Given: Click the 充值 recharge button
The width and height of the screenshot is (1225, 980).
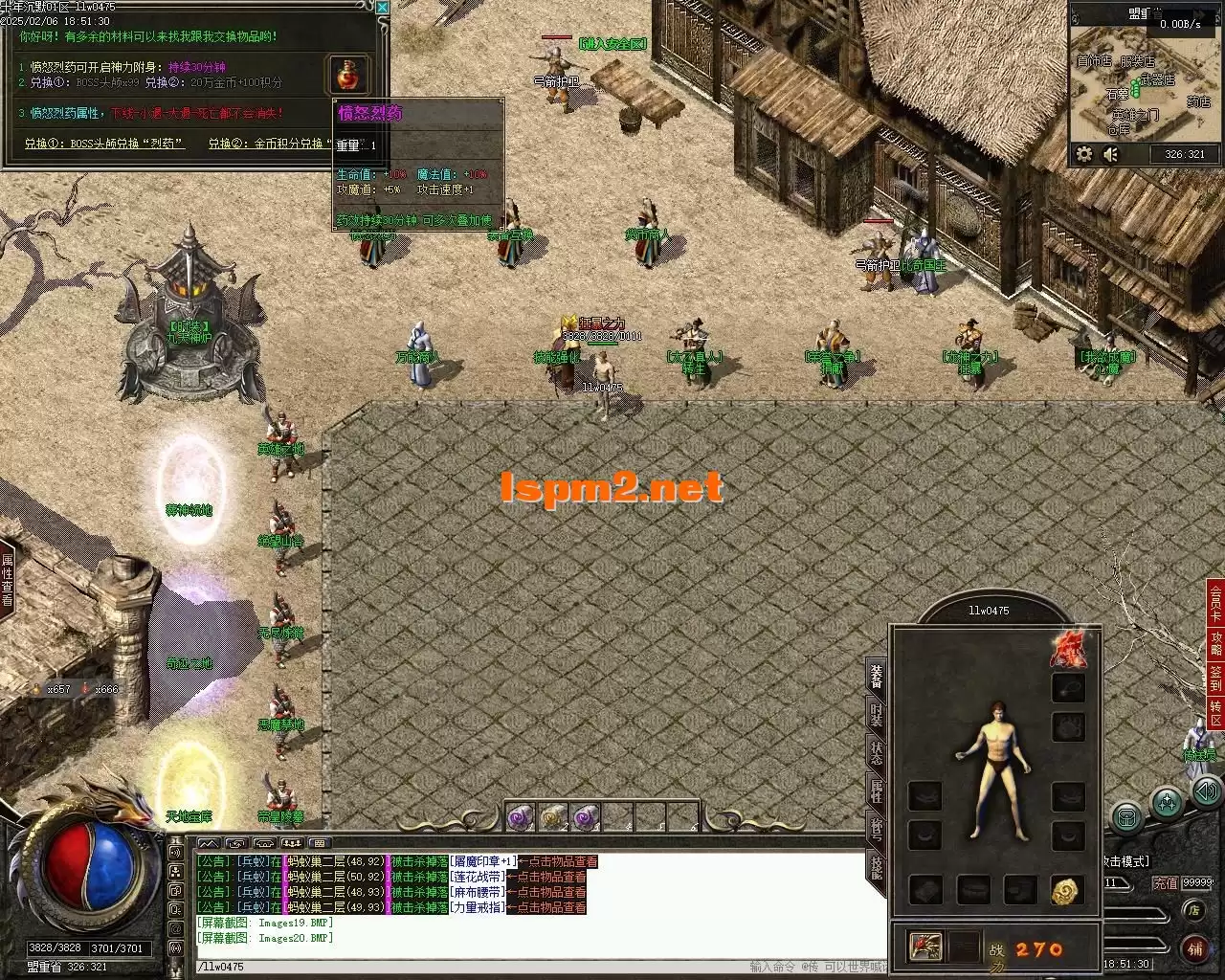Looking at the screenshot, I should tap(1165, 883).
